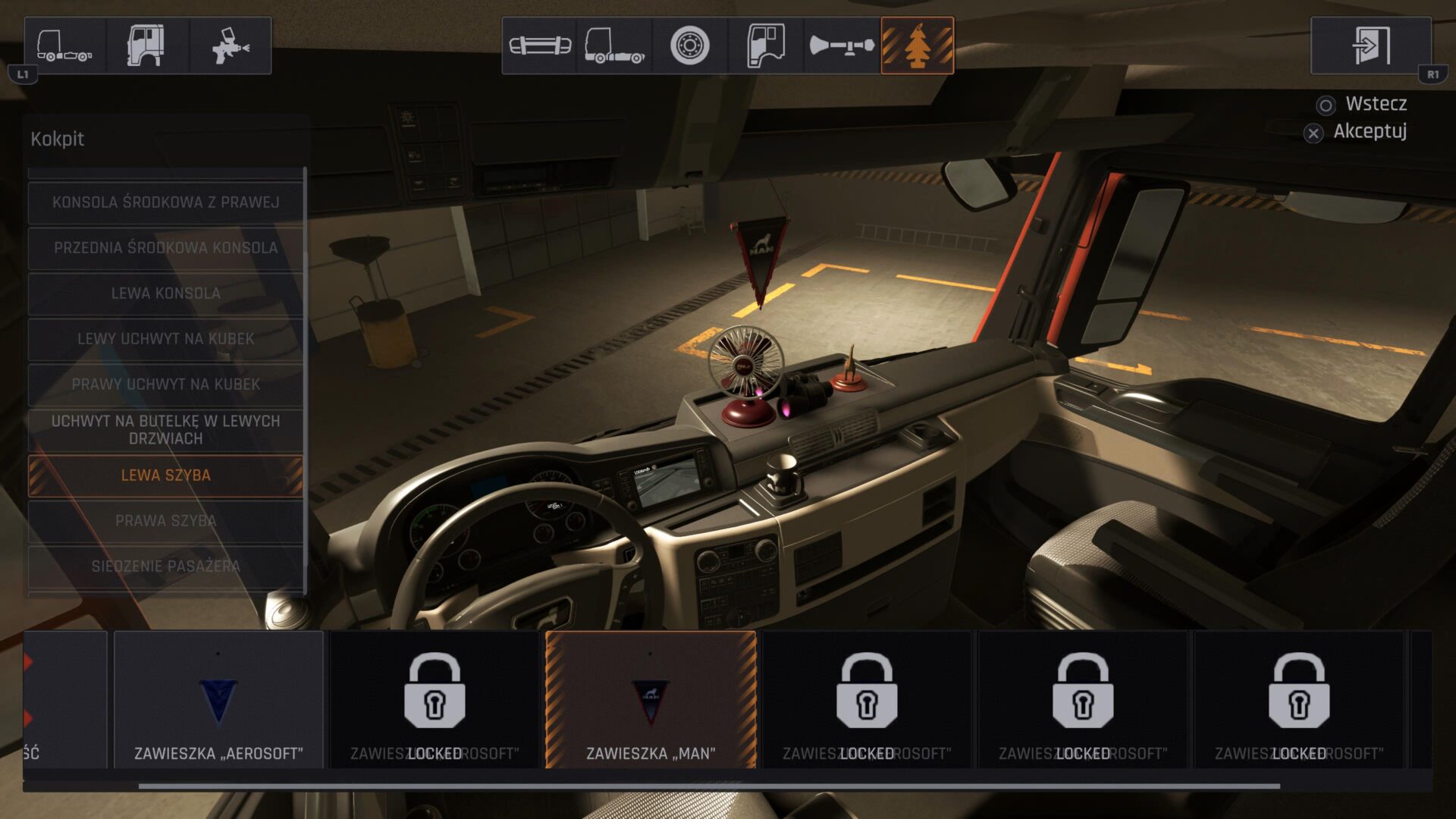Choose the front bull bar subcategory
1456x819 pixels.
(x=539, y=45)
